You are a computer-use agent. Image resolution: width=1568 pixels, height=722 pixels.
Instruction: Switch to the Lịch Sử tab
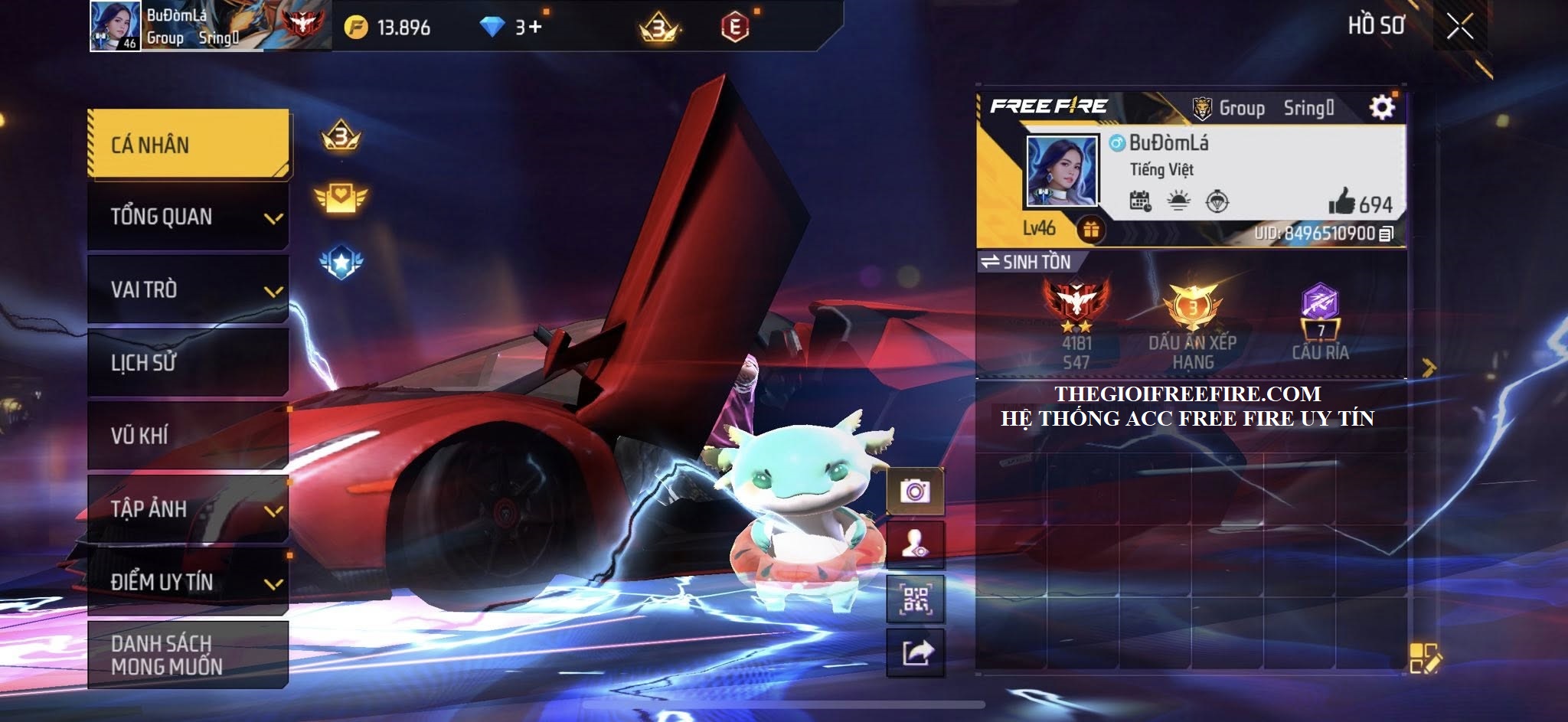pyautogui.click(x=188, y=362)
